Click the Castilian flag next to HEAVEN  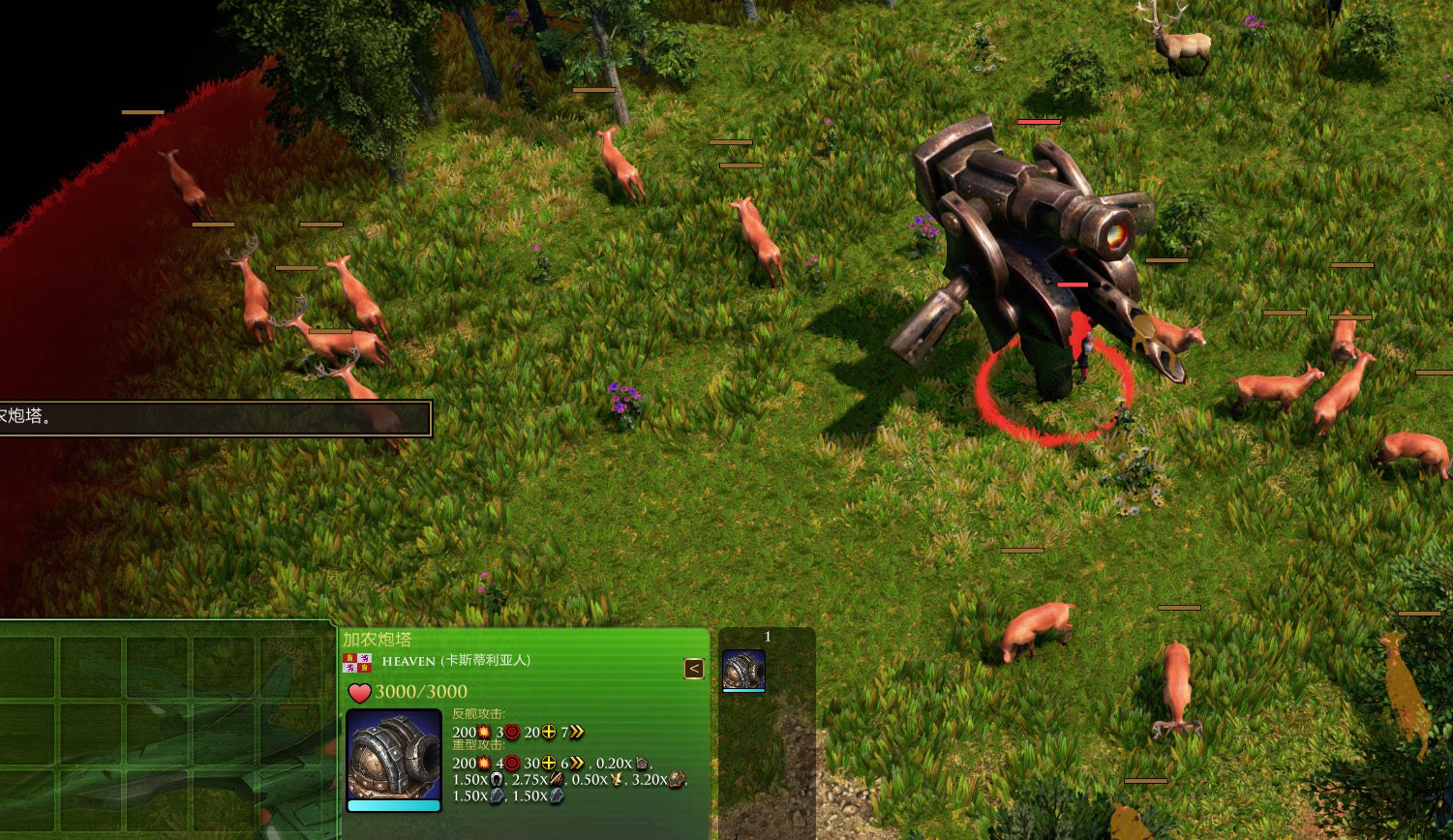click(357, 663)
